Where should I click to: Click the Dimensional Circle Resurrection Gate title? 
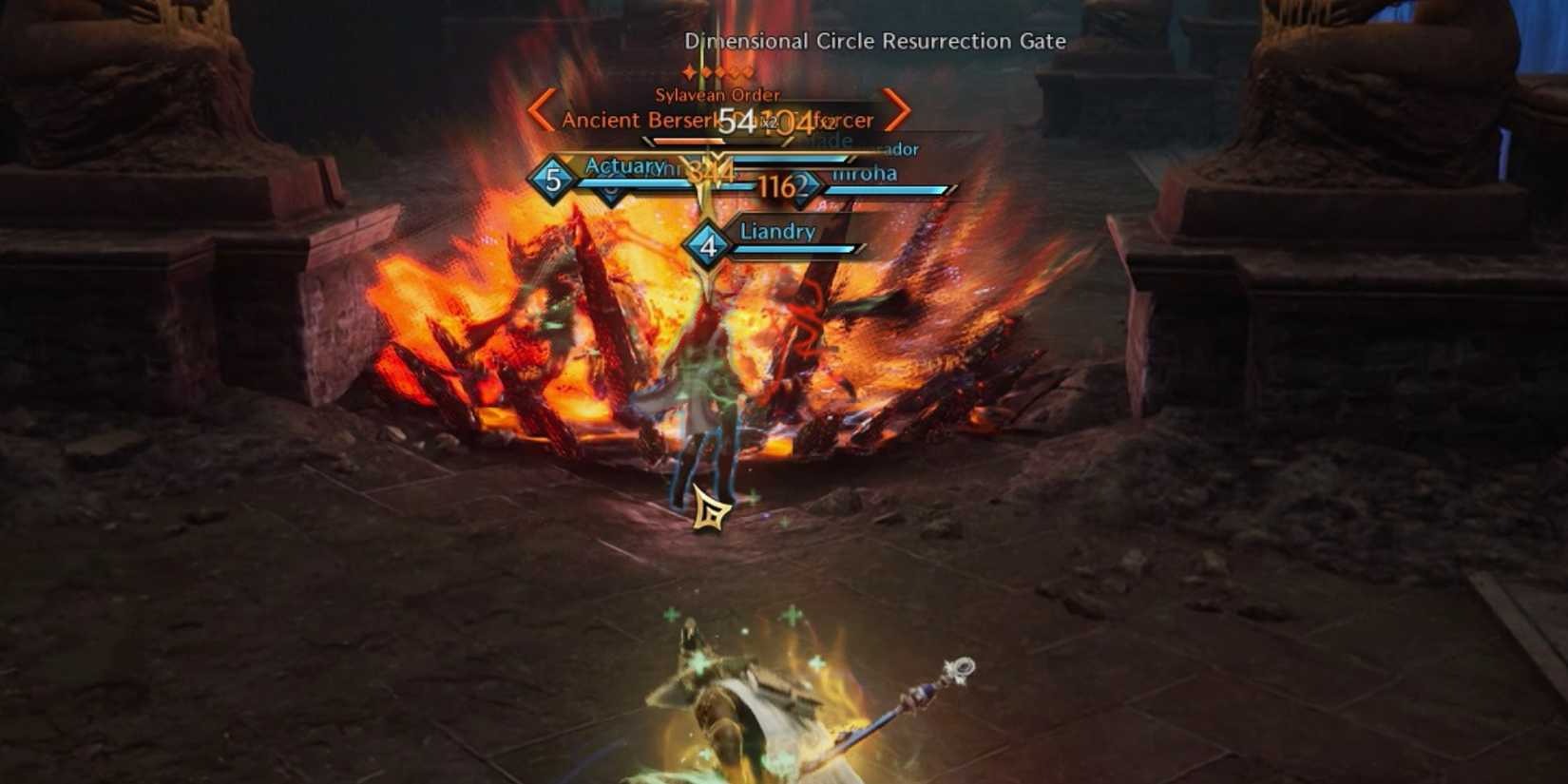(874, 42)
